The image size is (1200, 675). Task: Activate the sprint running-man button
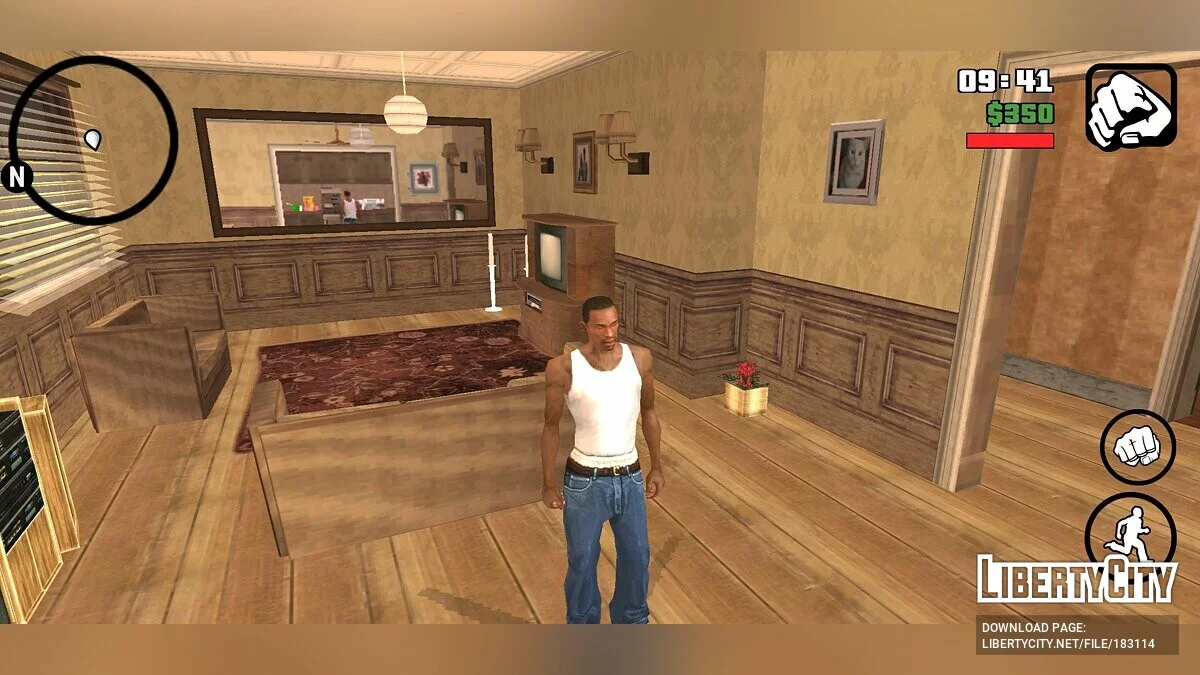coord(1130,529)
